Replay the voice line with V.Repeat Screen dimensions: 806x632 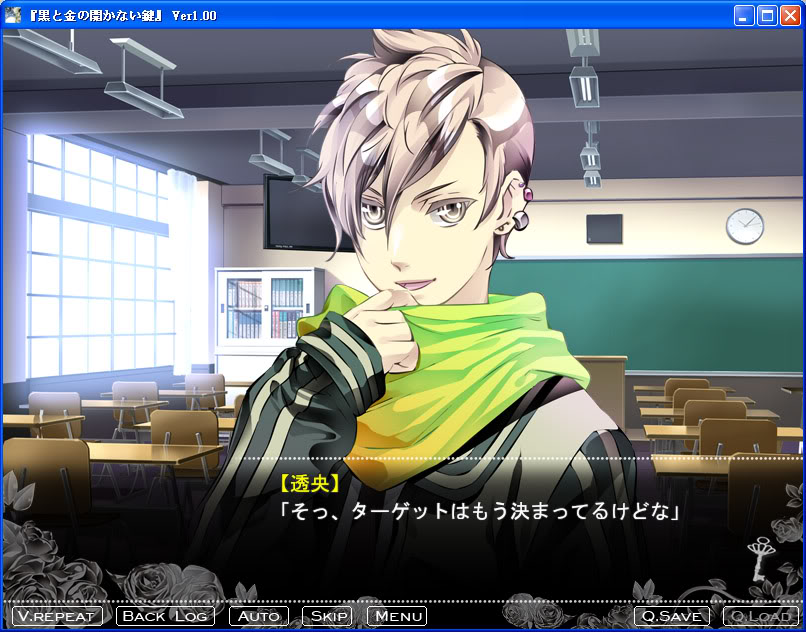[56, 616]
